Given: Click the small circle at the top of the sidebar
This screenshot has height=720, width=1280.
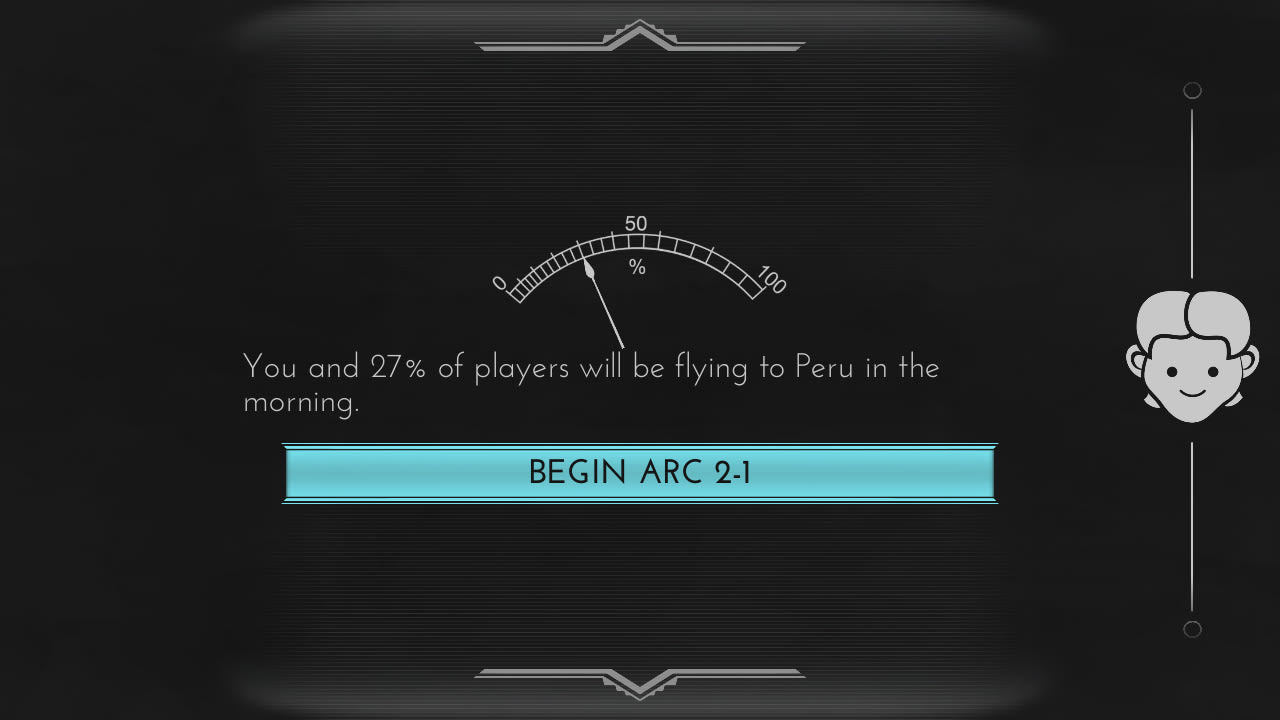Looking at the screenshot, I should (x=1192, y=90).
